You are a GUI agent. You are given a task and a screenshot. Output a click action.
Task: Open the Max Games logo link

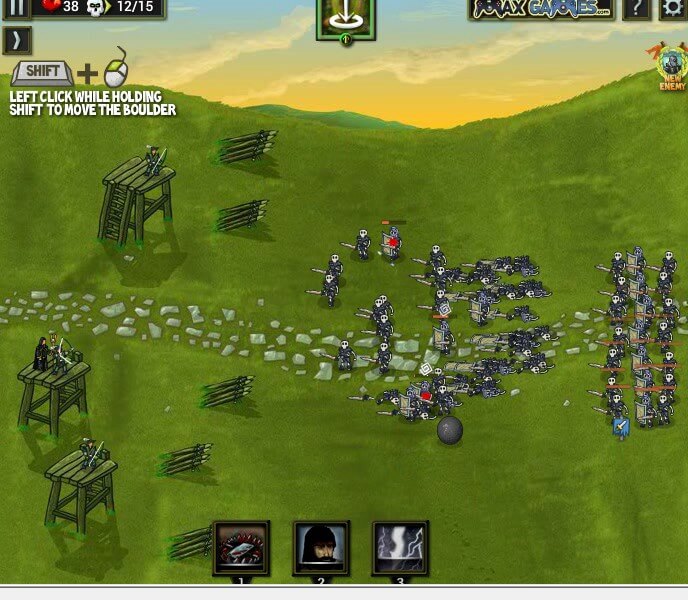pos(541,9)
